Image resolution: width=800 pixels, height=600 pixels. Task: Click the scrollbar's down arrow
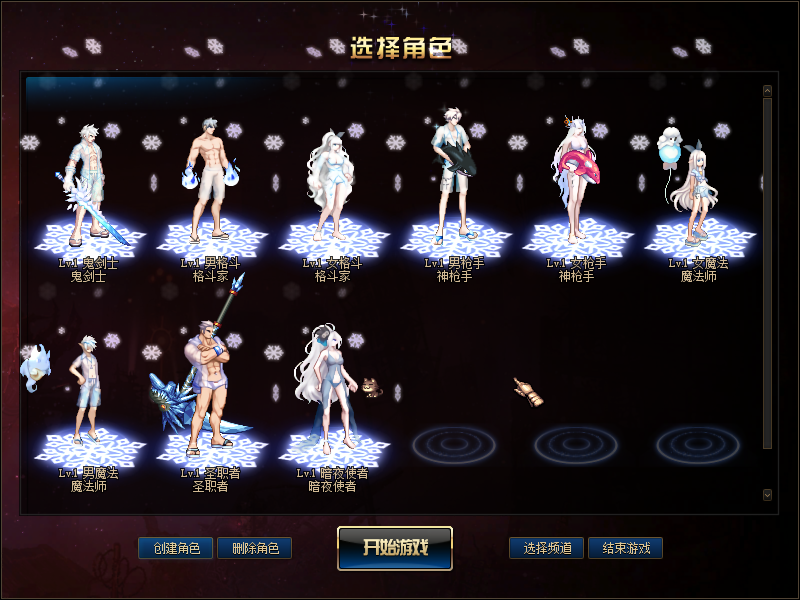click(767, 494)
